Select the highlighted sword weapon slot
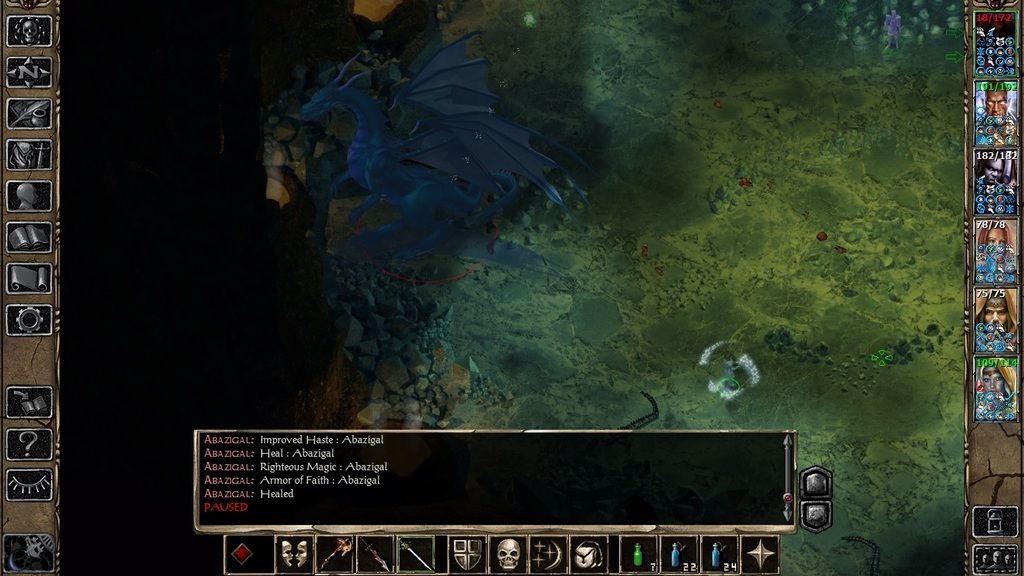Screen dimensions: 1024x576 tap(416, 555)
